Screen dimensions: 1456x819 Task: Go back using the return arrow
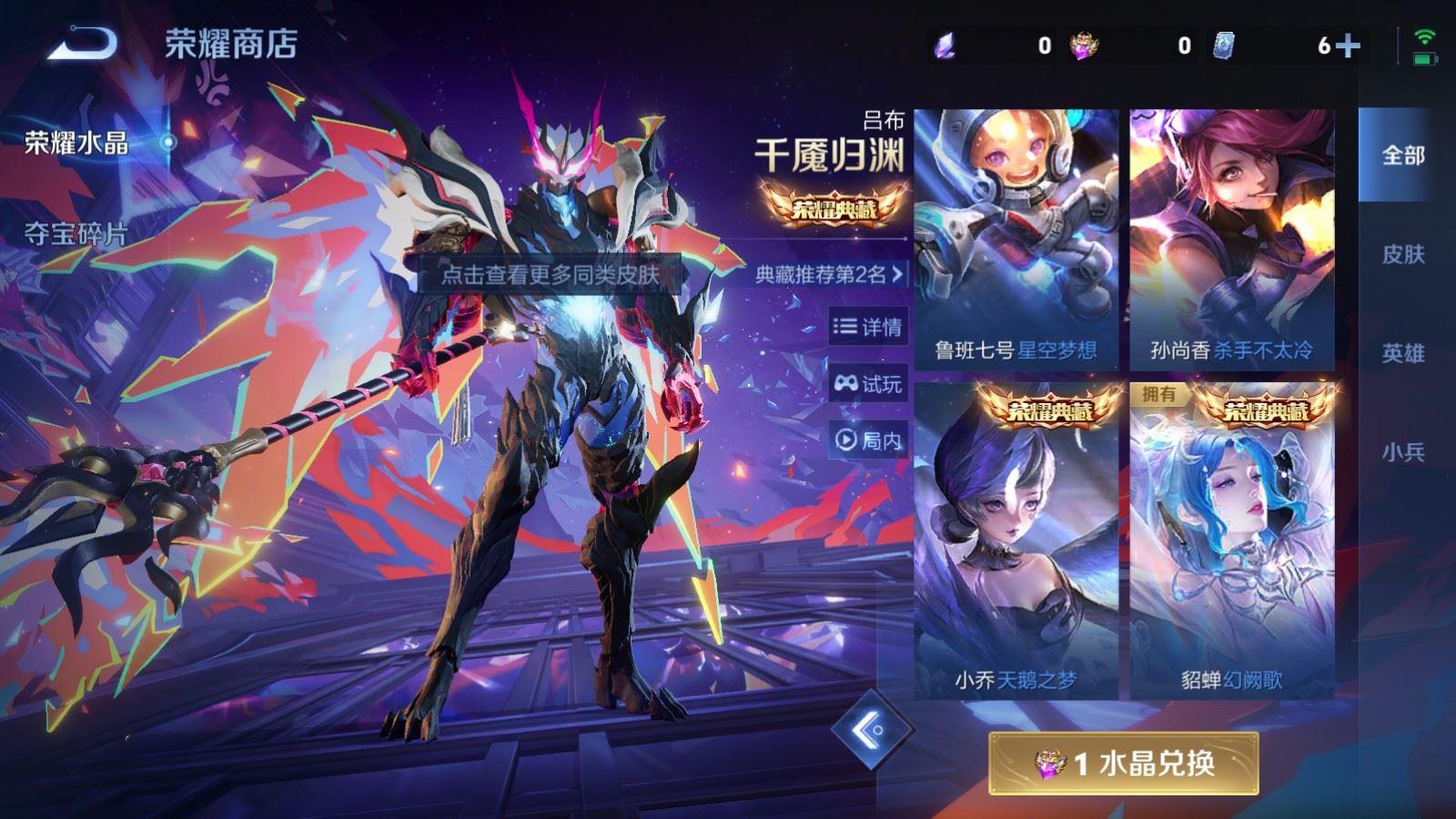[x=82, y=43]
